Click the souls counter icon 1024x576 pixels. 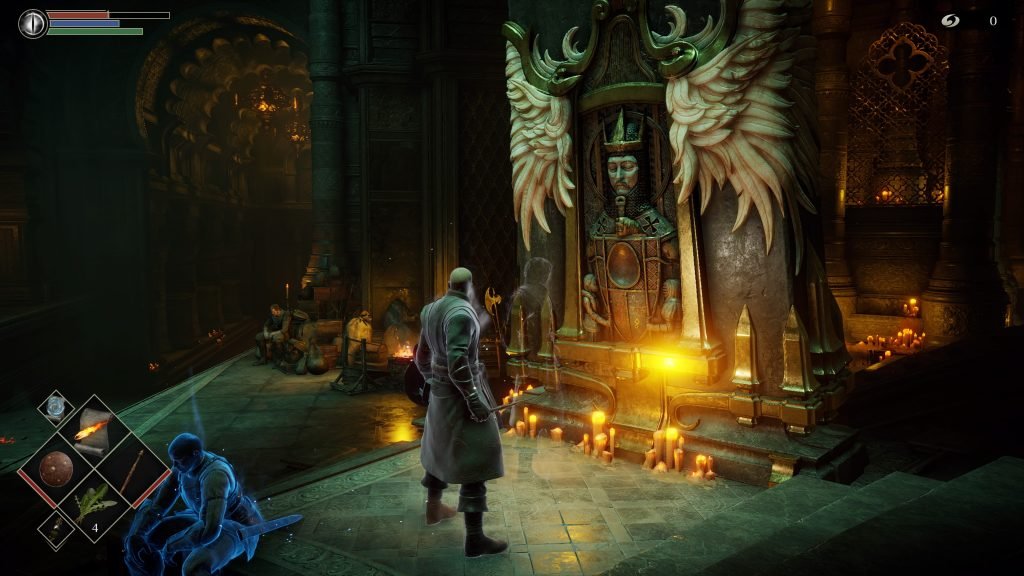click(x=951, y=20)
